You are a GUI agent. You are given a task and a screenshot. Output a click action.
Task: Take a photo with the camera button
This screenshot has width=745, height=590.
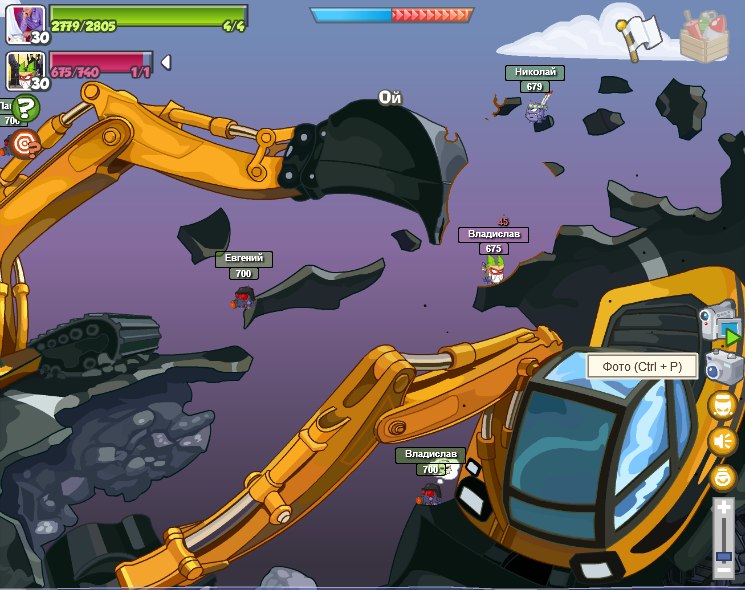coord(724,367)
